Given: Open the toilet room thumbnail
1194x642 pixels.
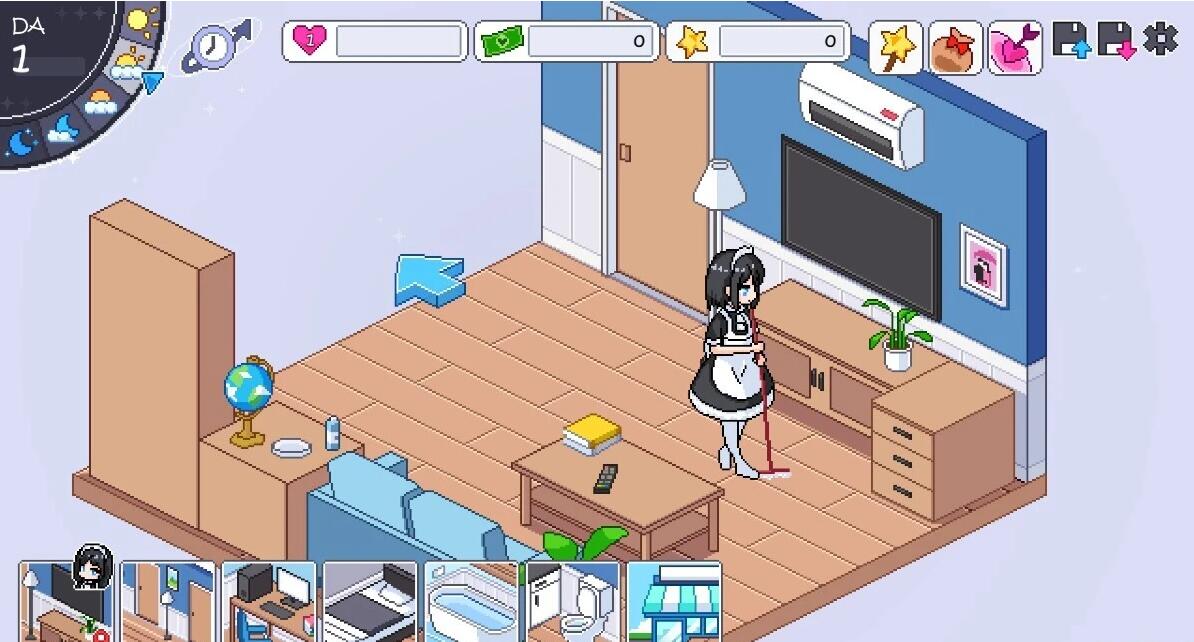Looking at the screenshot, I should 572,601.
